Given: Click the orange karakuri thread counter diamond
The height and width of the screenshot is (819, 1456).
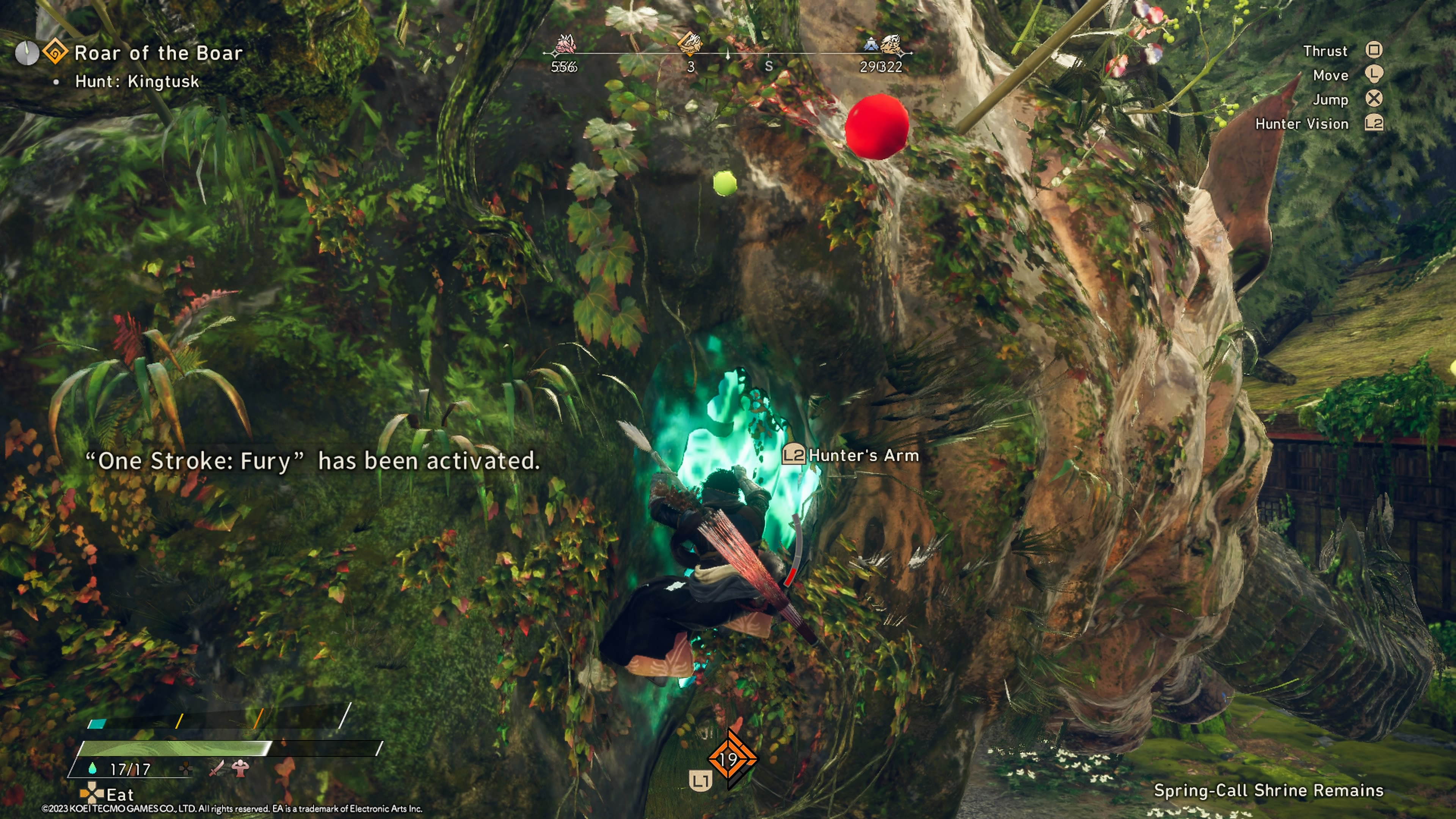Looking at the screenshot, I should [731, 759].
